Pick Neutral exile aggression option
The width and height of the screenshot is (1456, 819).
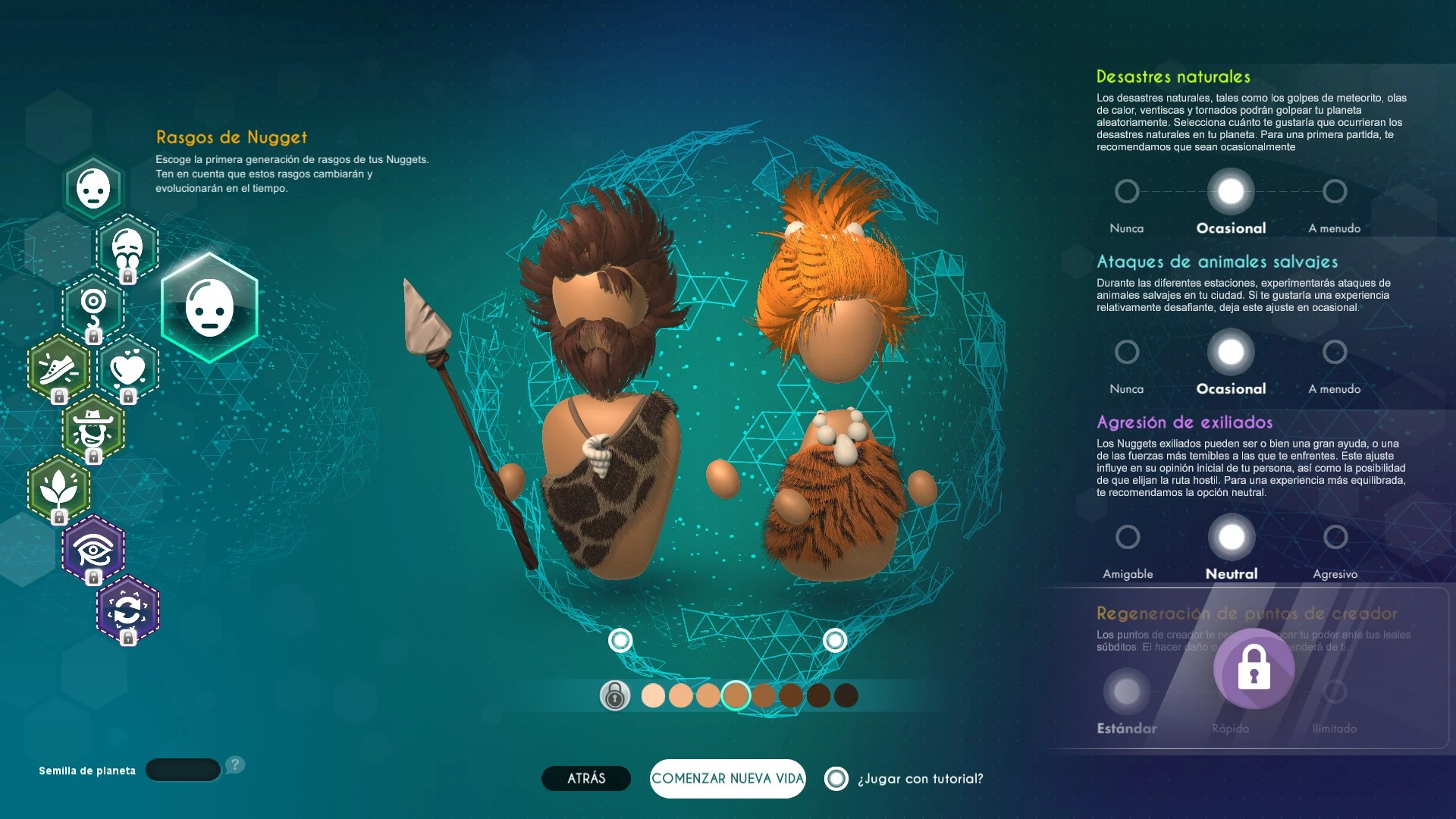pyautogui.click(x=1232, y=537)
